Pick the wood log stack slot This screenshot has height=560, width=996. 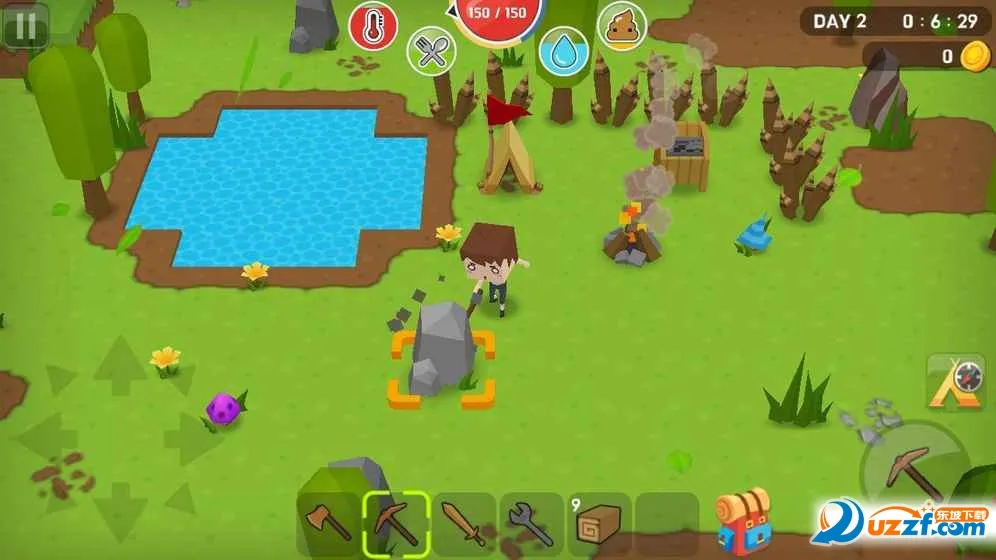599,522
